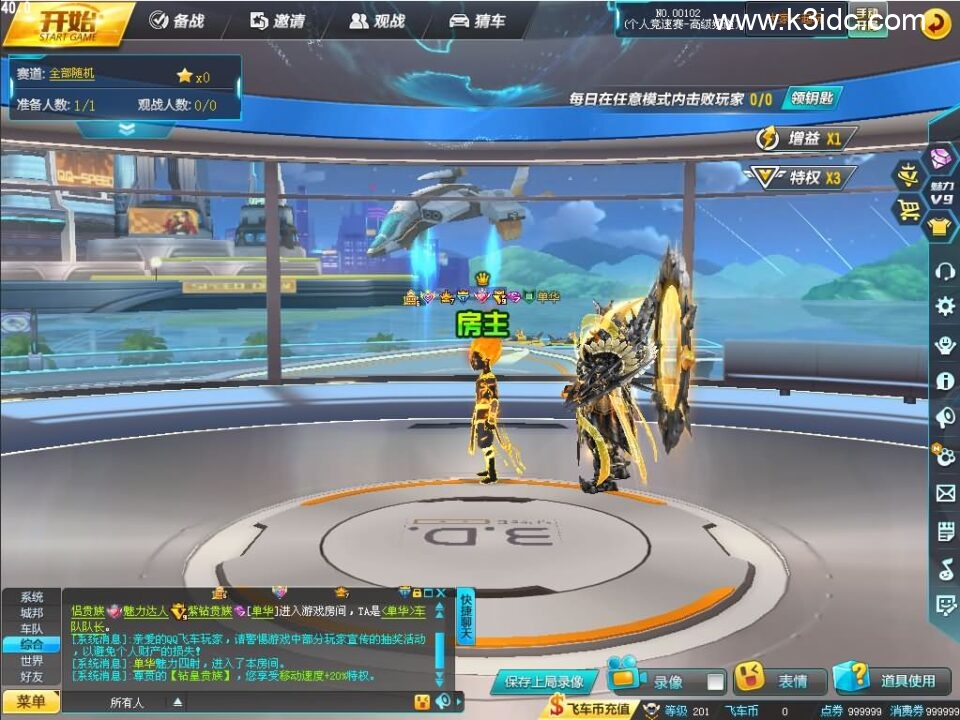Switch to the 观战 spectate tab

click(x=377, y=21)
